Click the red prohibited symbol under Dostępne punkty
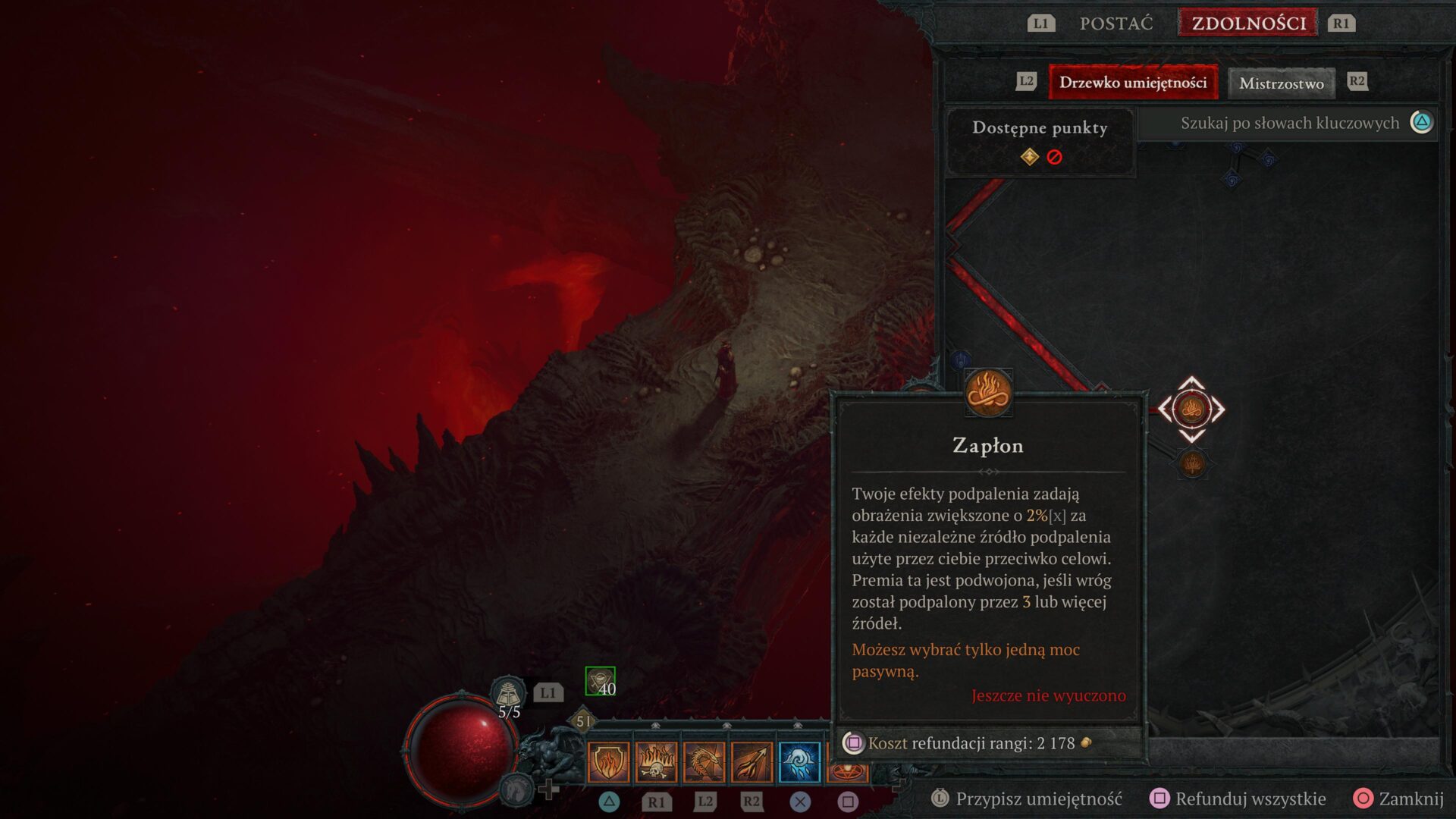This screenshot has height=819, width=1456. click(1053, 158)
